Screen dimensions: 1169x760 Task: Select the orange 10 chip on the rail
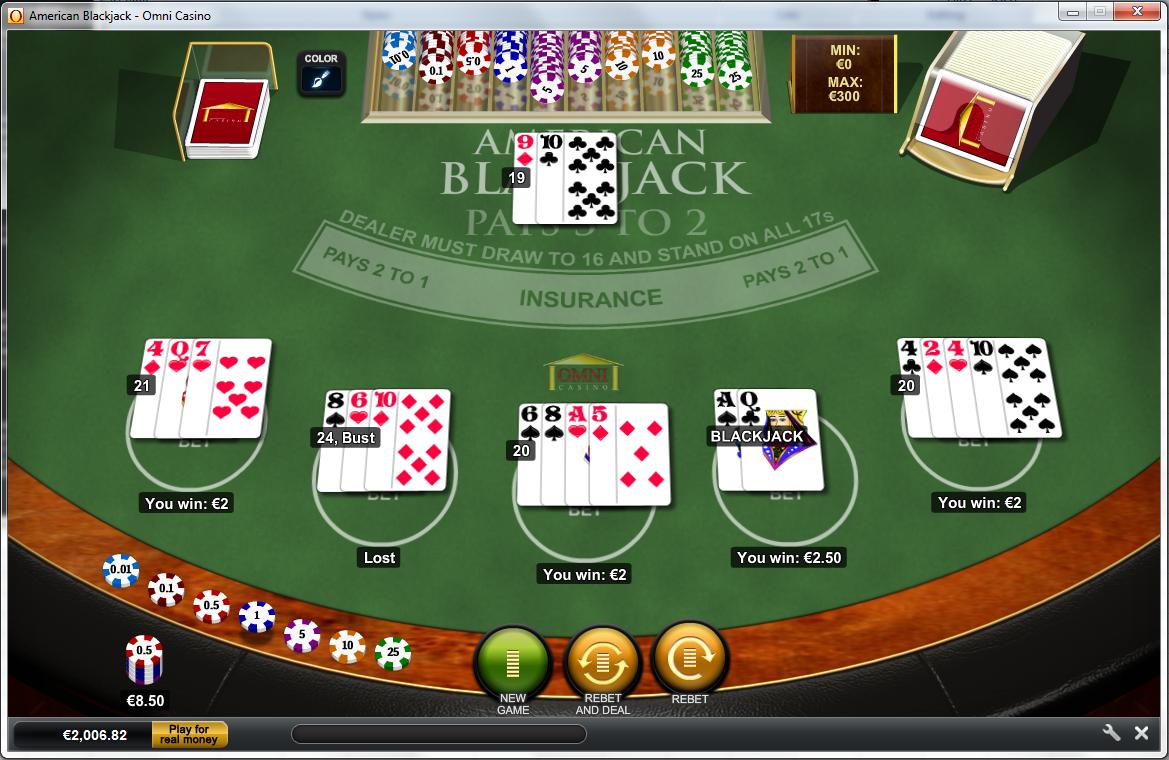pos(347,646)
